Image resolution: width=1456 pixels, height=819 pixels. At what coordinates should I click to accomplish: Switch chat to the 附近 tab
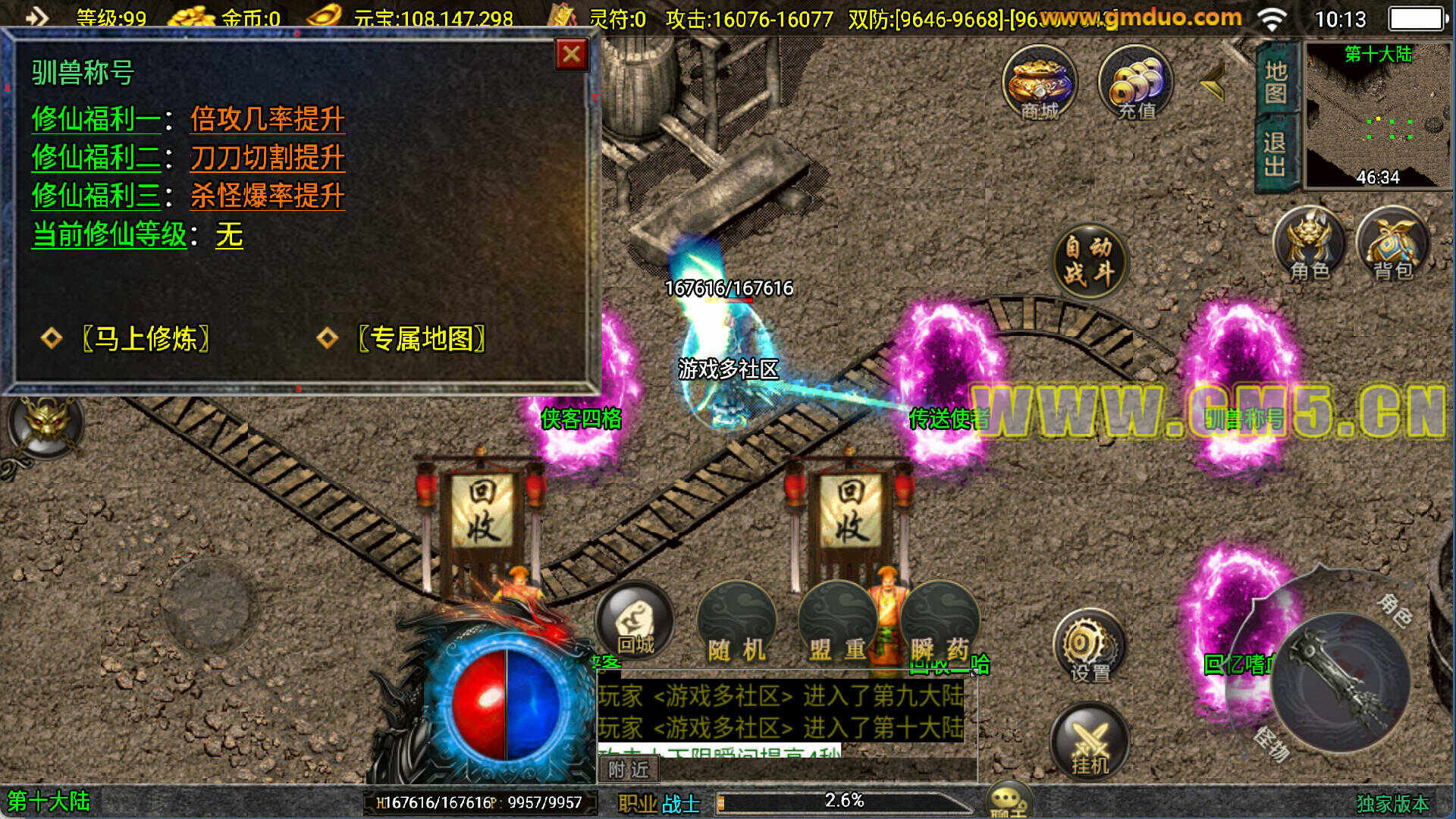click(x=629, y=770)
